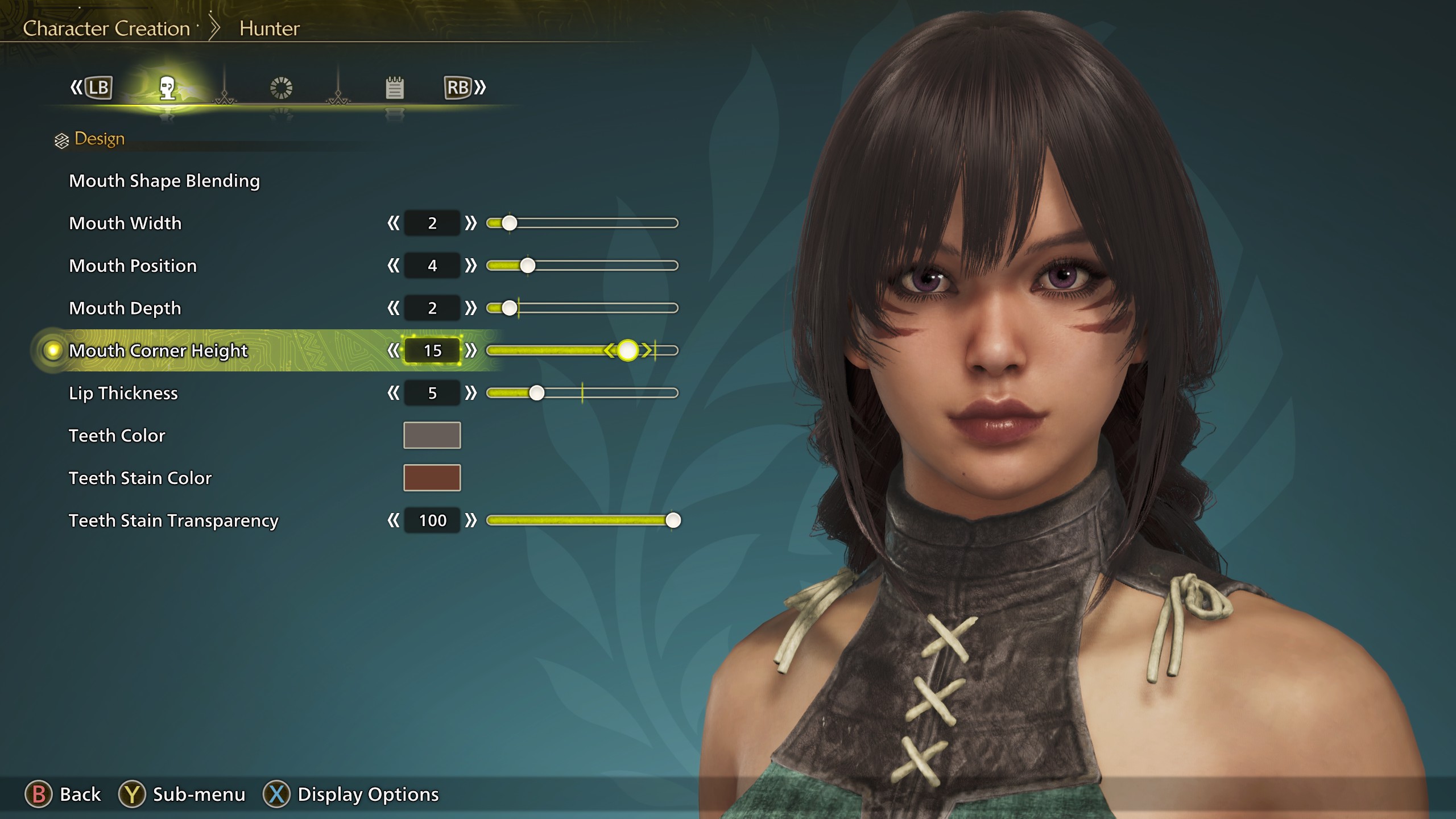The image size is (1456, 819).
Task: Switch to the face head tab
Action: click(x=167, y=88)
